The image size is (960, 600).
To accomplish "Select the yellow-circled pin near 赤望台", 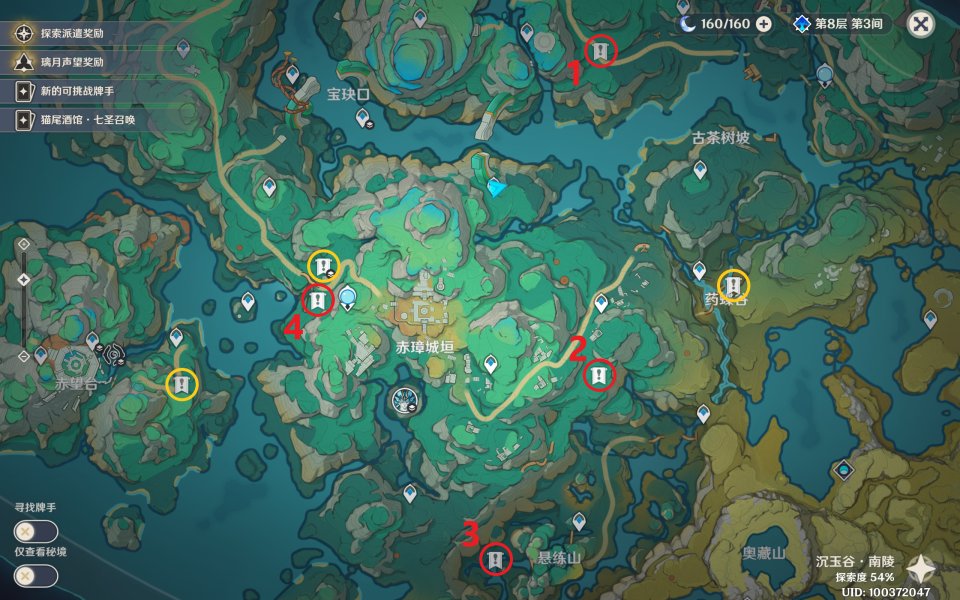I will [x=181, y=383].
